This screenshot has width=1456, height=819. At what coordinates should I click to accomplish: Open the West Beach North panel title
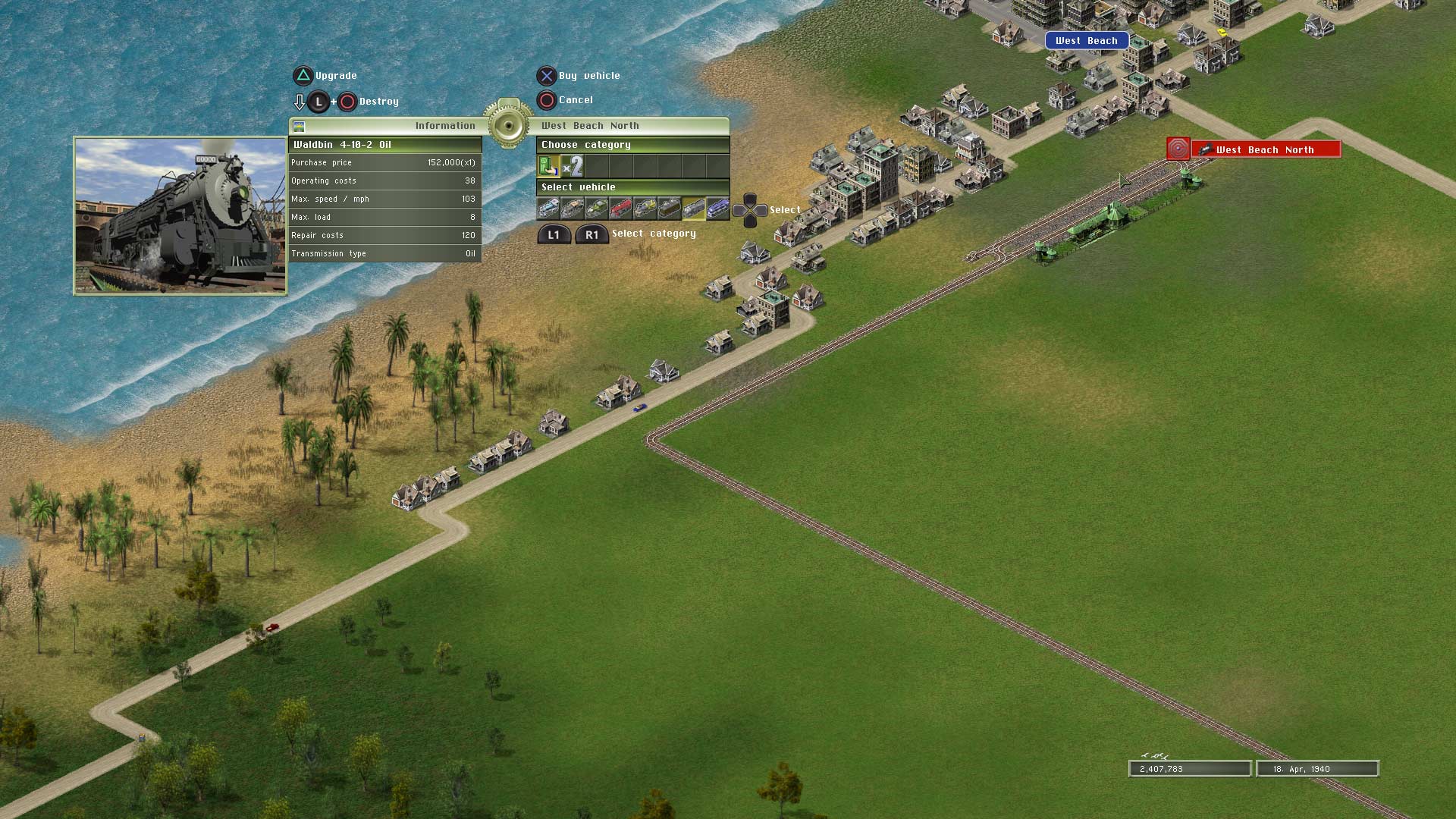(x=590, y=126)
